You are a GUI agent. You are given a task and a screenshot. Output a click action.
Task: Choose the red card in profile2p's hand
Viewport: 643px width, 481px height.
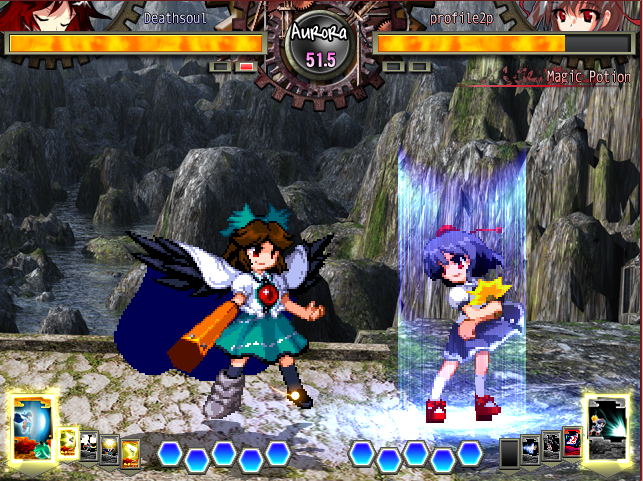(571, 441)
